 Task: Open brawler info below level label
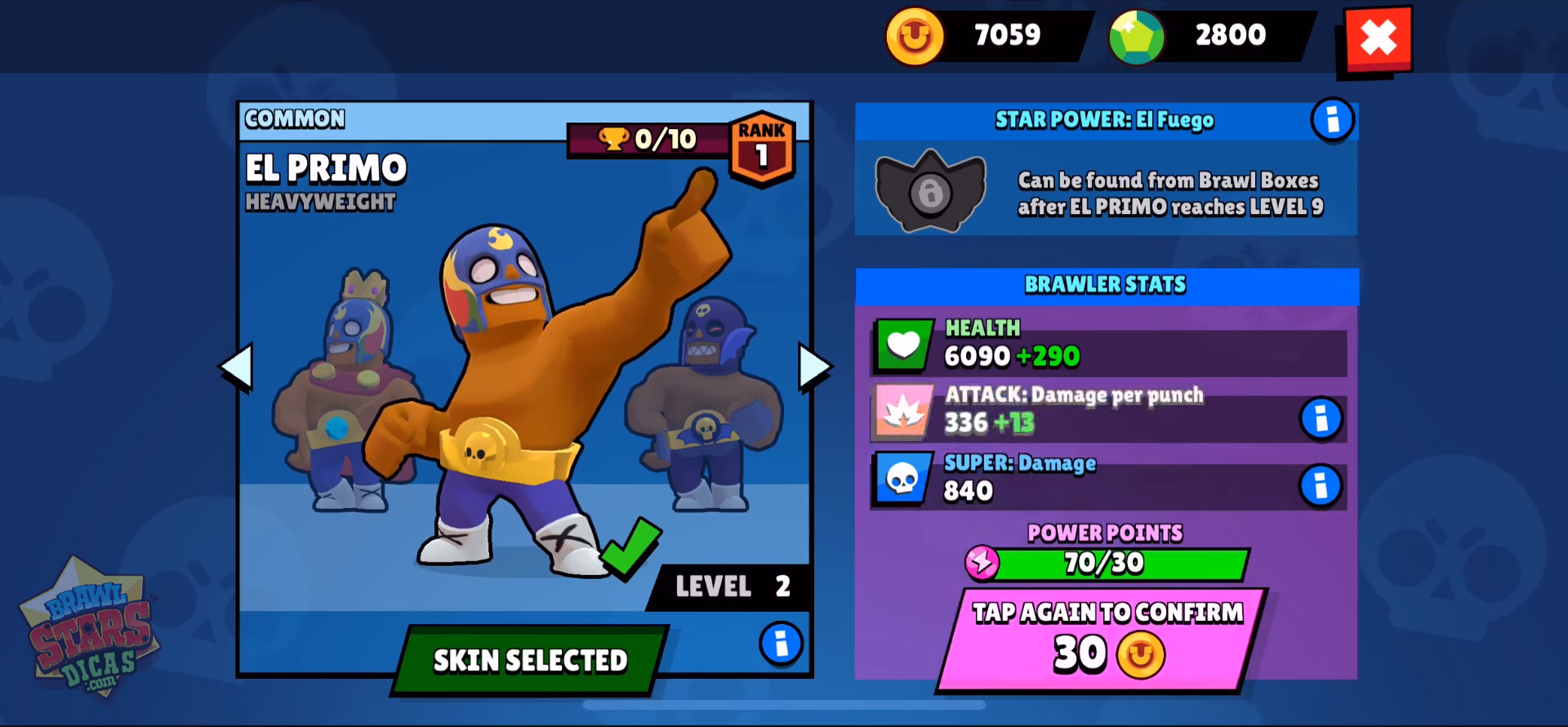[x=781, y=644]
